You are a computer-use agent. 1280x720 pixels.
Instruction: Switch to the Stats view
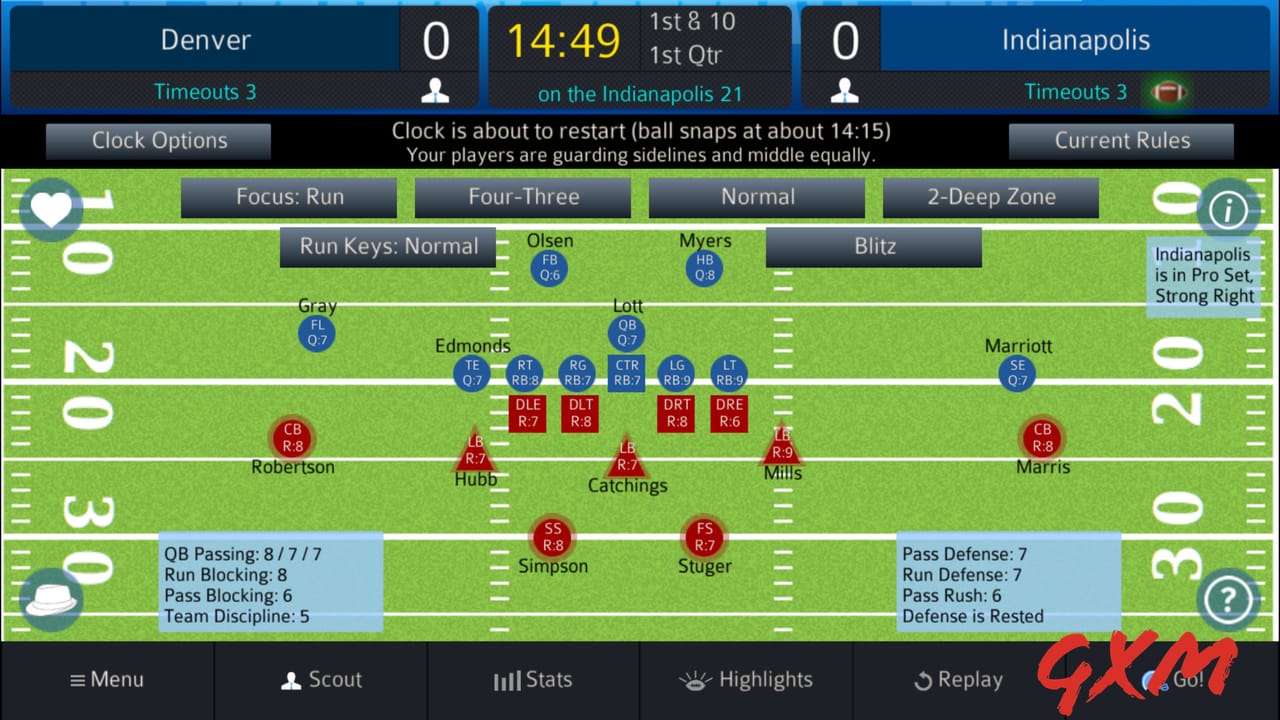[533, 680]
